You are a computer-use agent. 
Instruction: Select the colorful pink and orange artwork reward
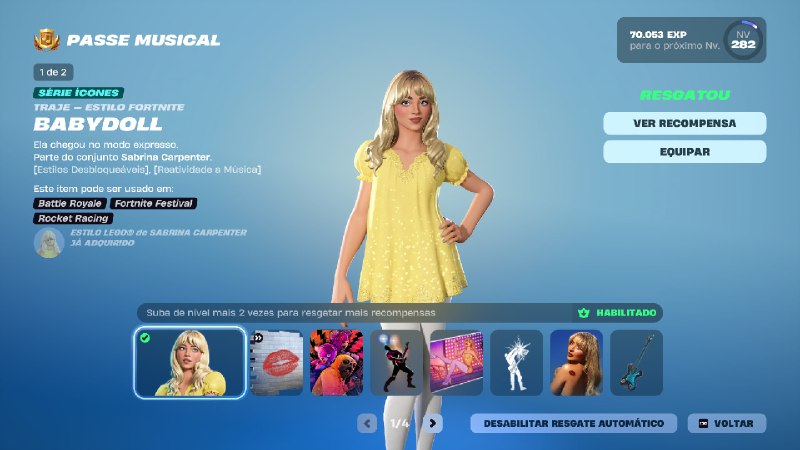tap(337, 363)
